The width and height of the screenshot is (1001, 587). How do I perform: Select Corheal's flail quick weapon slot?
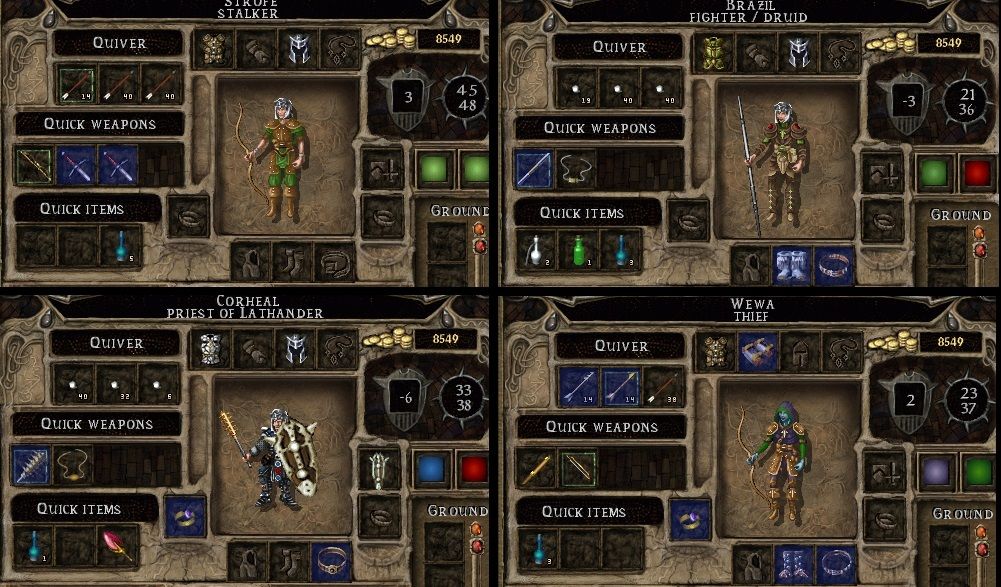pos(31,465)
